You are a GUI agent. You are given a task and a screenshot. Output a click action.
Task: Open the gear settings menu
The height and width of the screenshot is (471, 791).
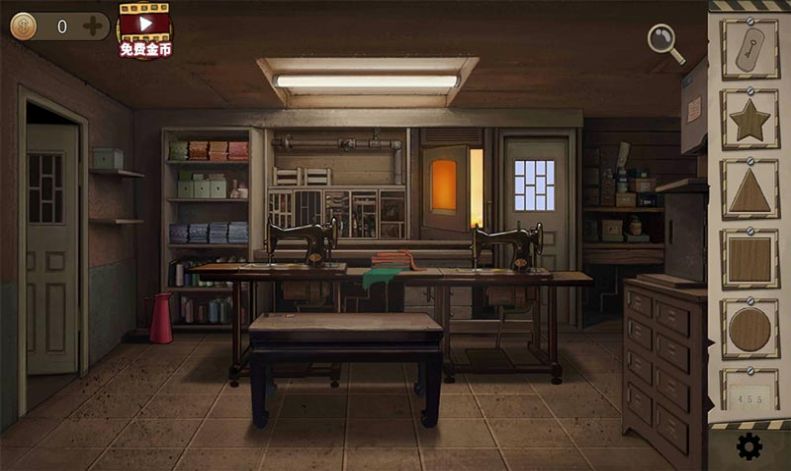749,446
